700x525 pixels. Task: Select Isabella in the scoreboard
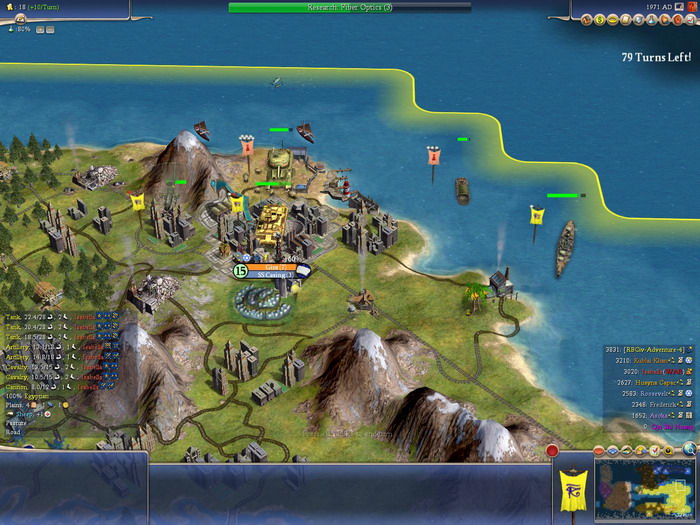652,370
